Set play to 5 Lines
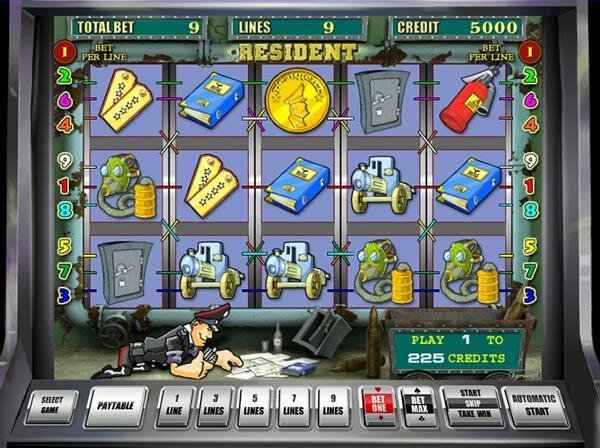 (x=254, y=407)
